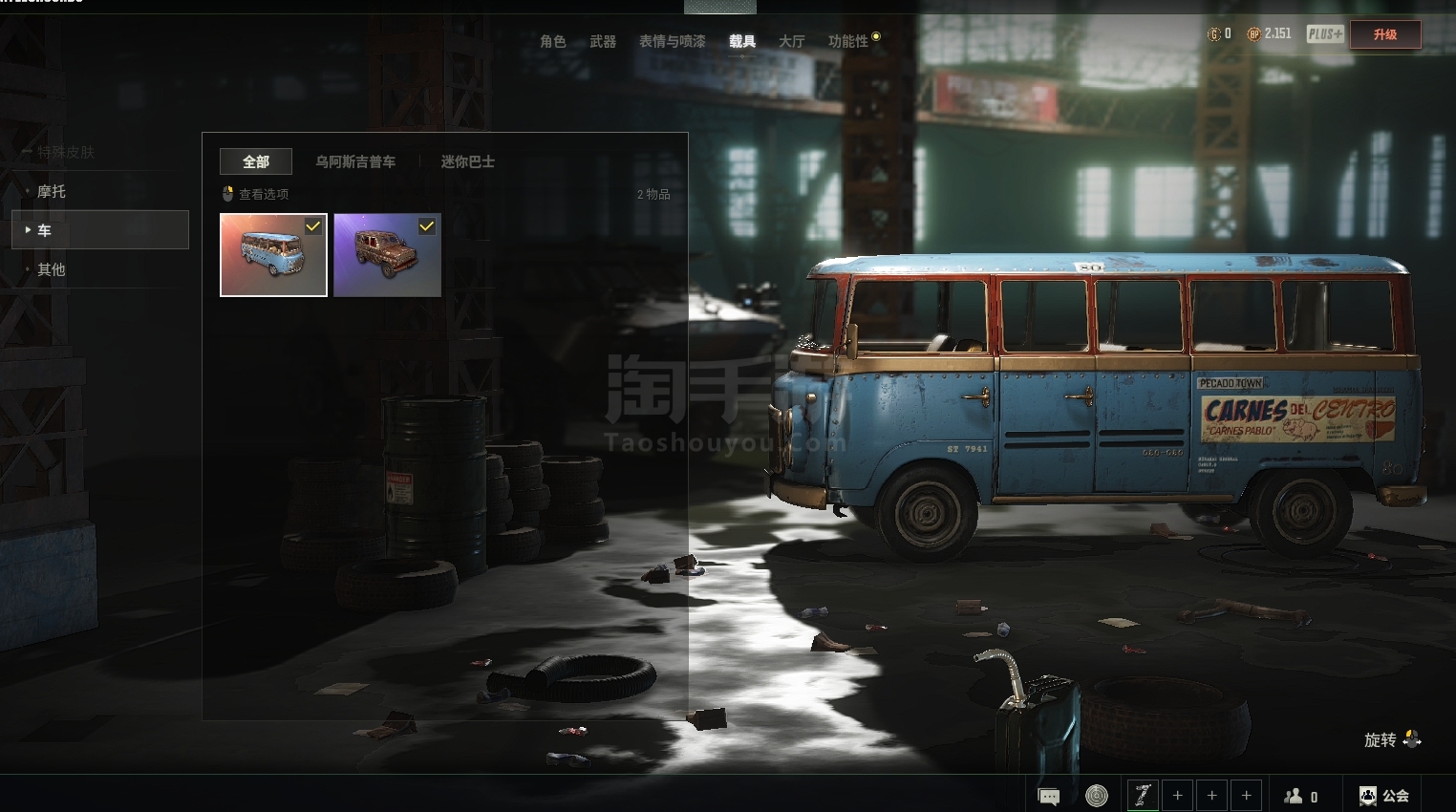Filter by 乌阿斯吉普车 (UAZ jeep)
Image resolution: width=1456 pixels, height=812 pixels.
tap(355, 161)
